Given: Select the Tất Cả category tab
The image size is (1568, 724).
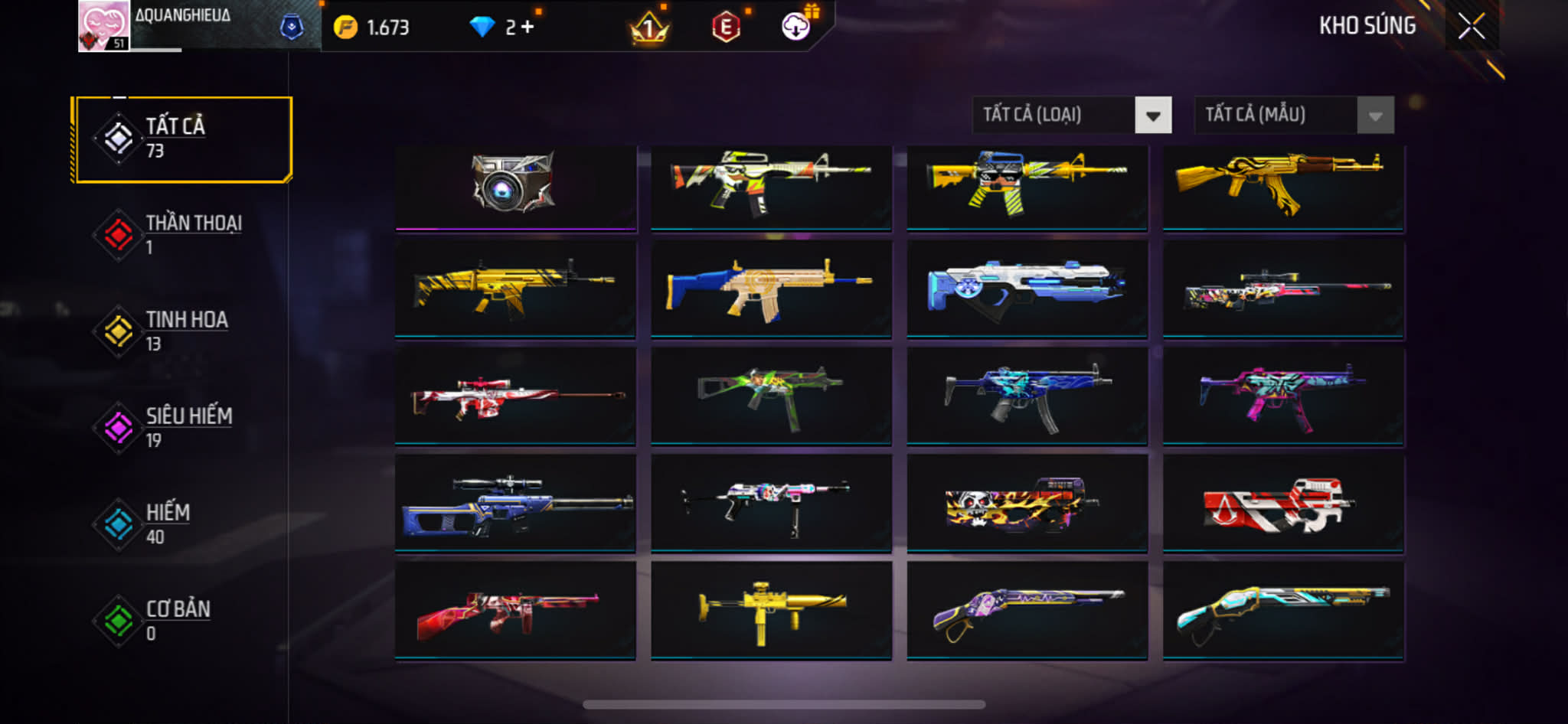Looking at the screenshot, I should pyautogui.click(x=182, y=139).
